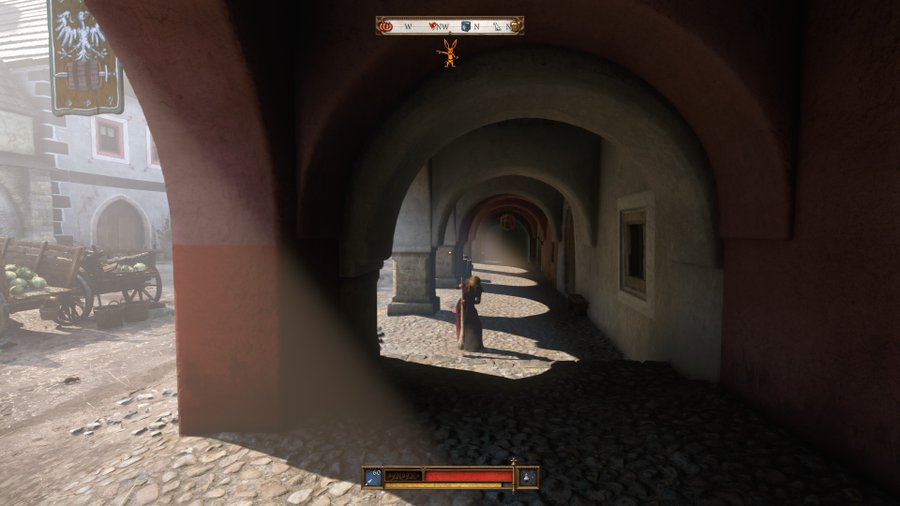Click the red horseshoe icon on compass
Viewport: 900px width, 506px height.
coord(386,26)
